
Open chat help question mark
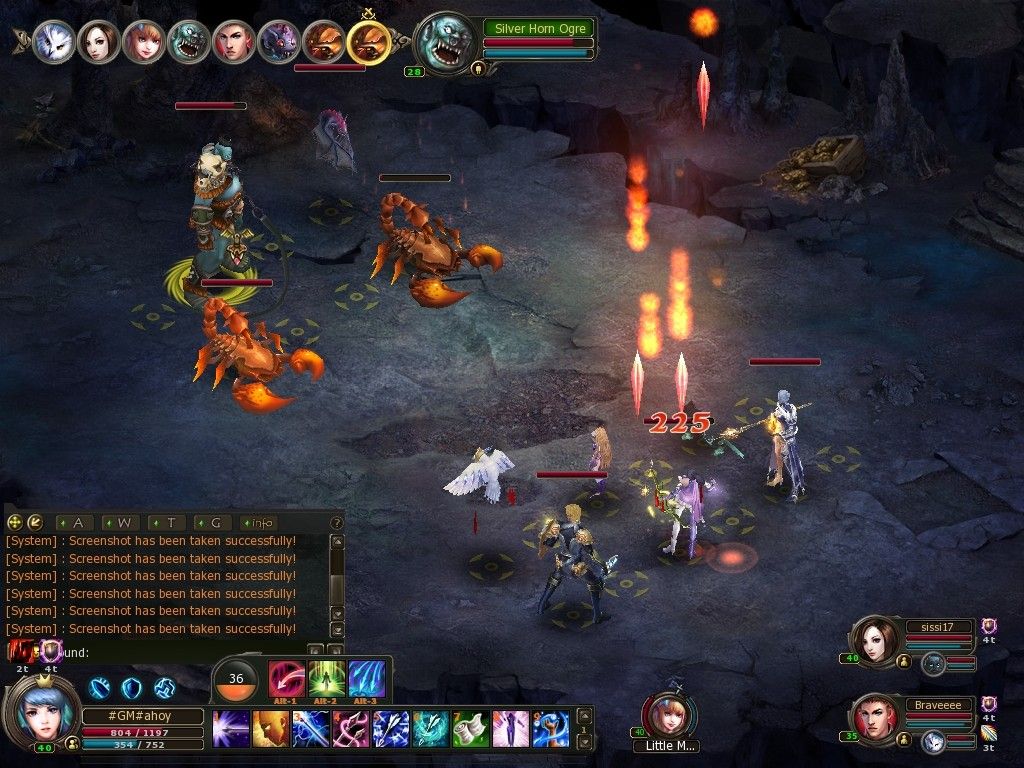point(337,522)
